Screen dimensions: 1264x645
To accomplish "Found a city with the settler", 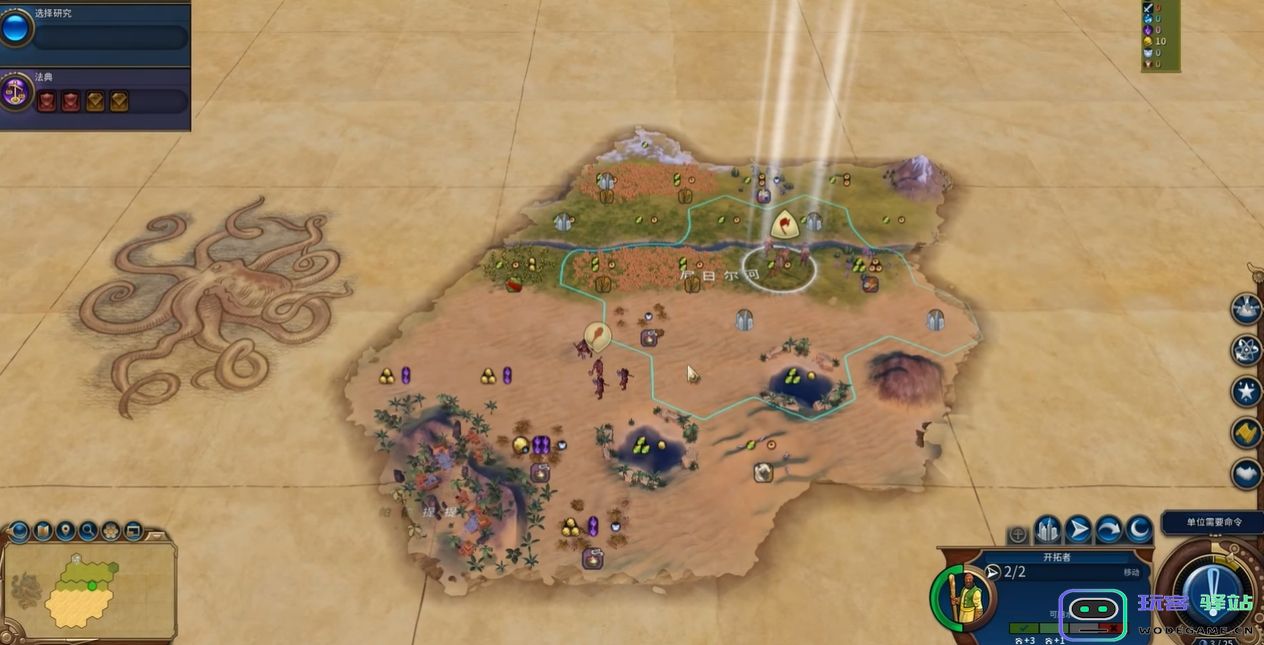I will point(1047,529).
